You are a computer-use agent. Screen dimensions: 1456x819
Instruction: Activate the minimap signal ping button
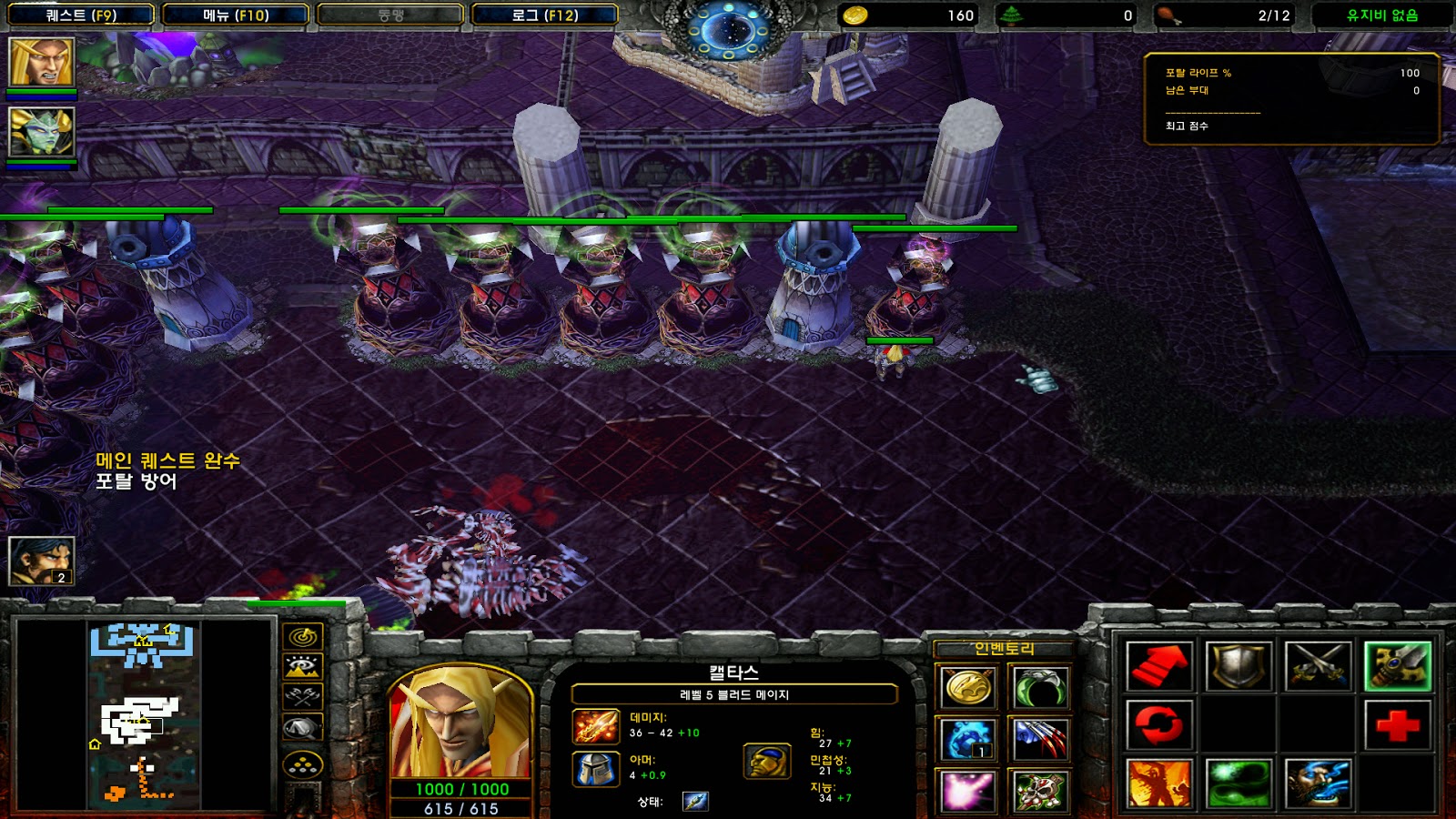click(302, 636)
